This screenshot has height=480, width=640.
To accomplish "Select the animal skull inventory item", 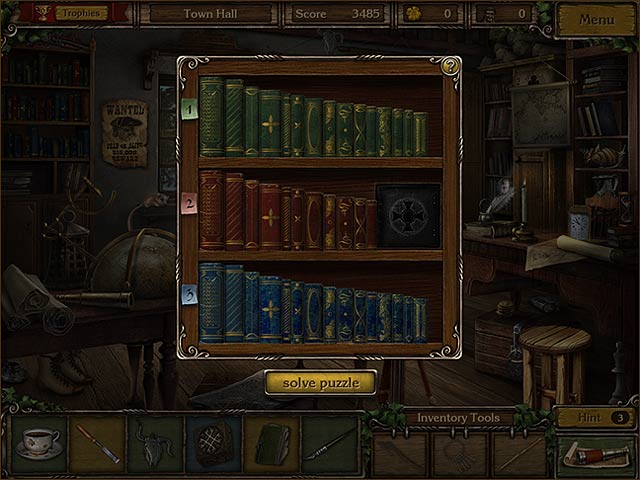I will click(x=155, y=444).
